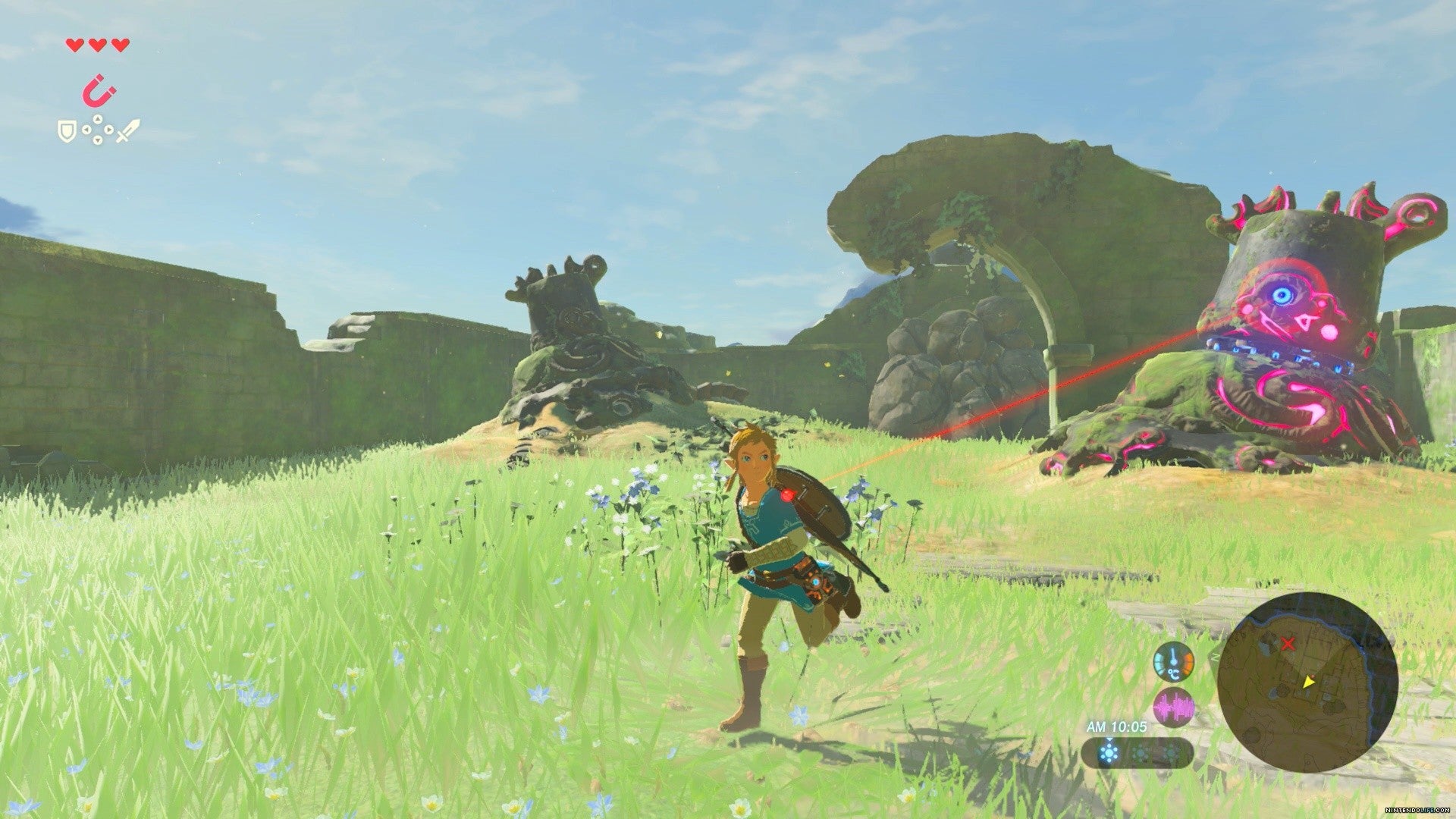Click the yellow player arrow on minimap
The image size is (1456, 819).
tap(1309, 683)
